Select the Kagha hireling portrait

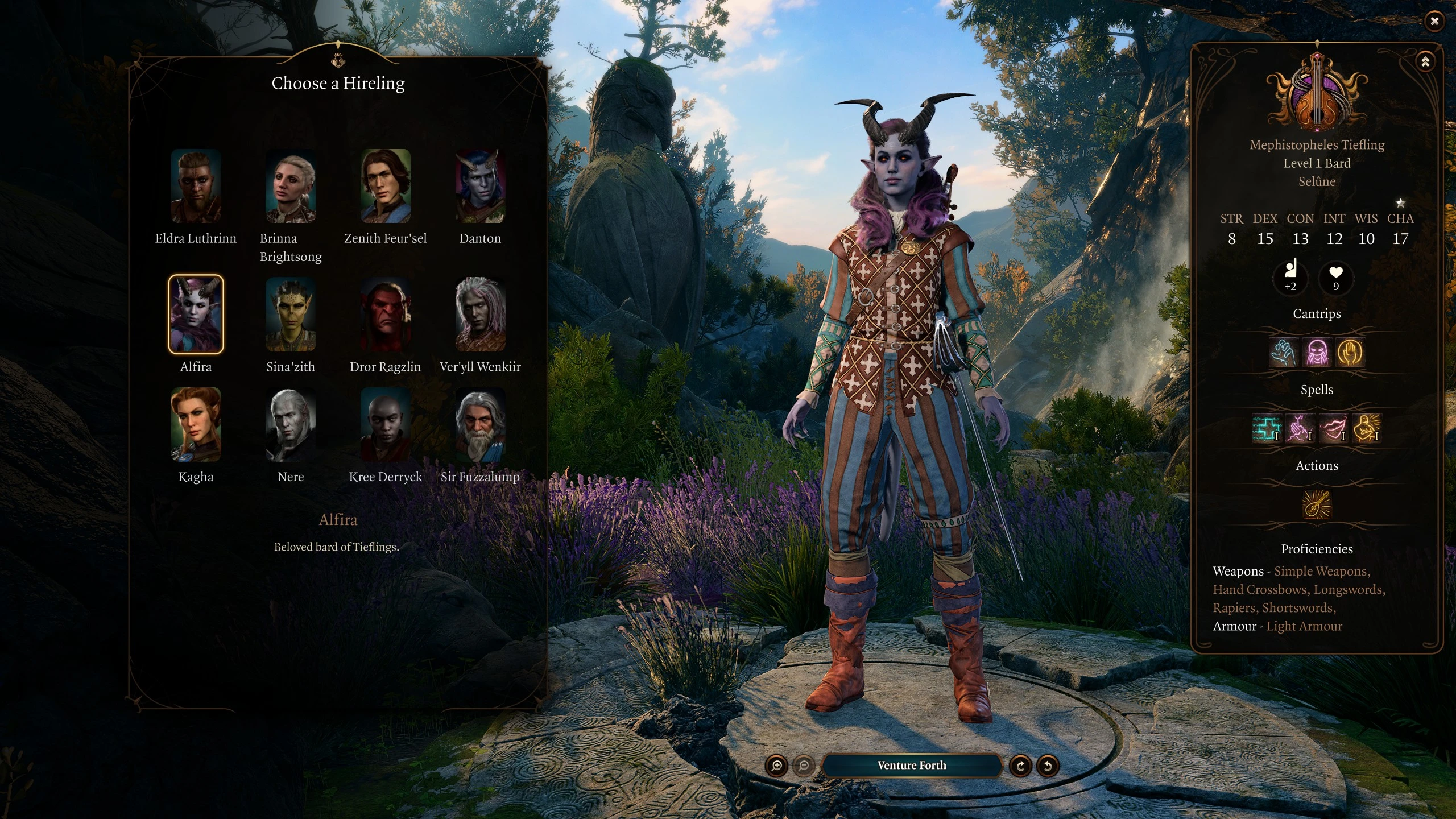196,424
